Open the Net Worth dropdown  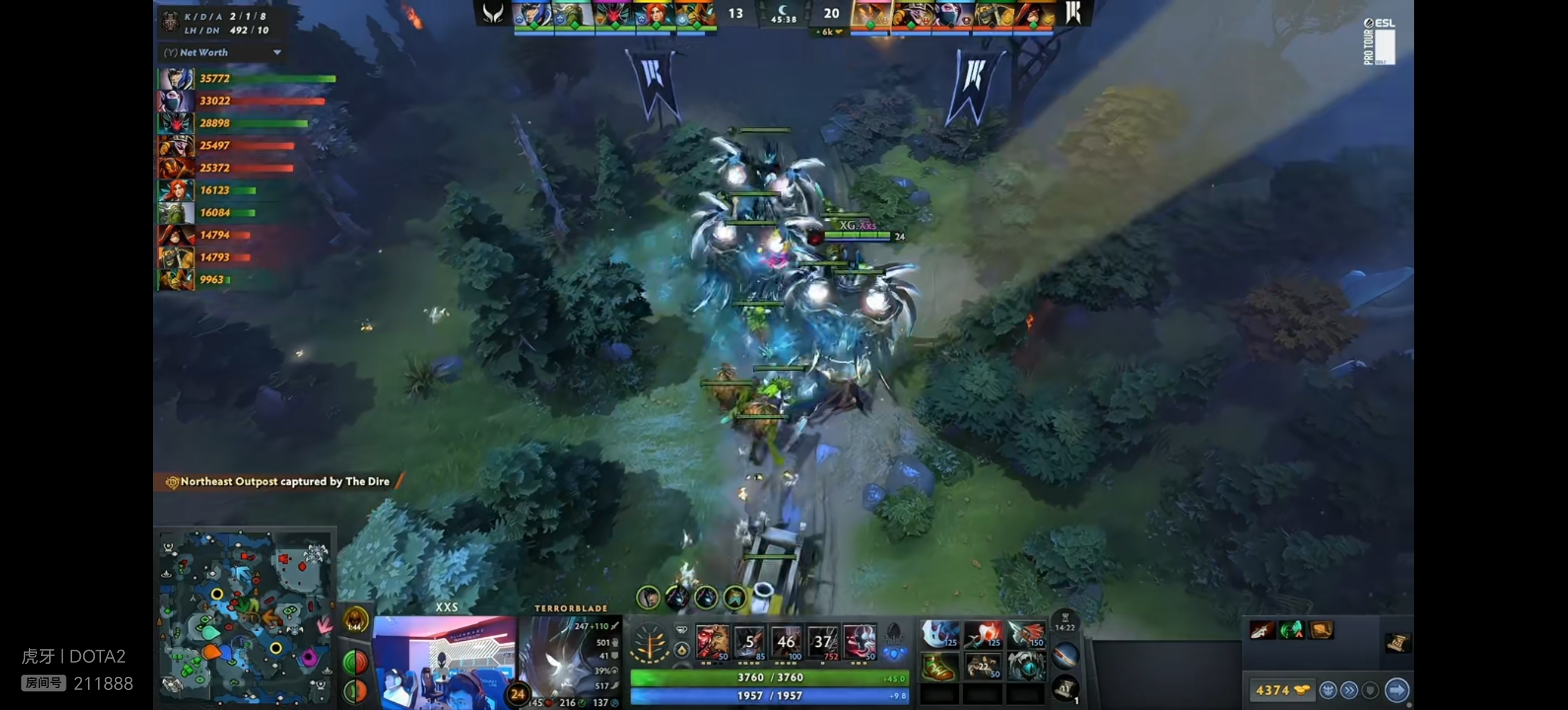[x=277, y=53]
